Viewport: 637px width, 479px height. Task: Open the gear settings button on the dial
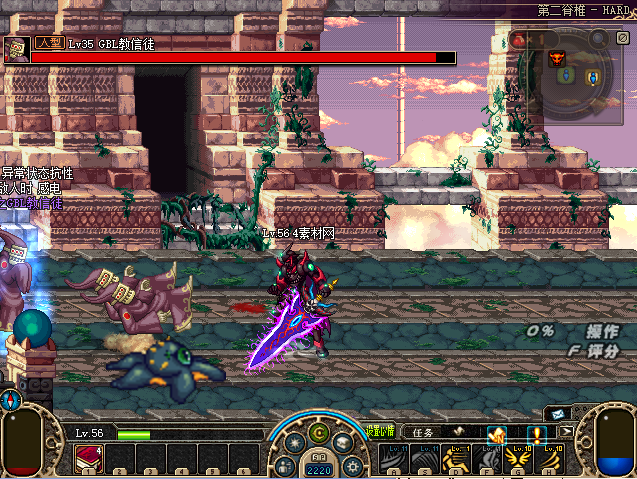tap(351, 466)
